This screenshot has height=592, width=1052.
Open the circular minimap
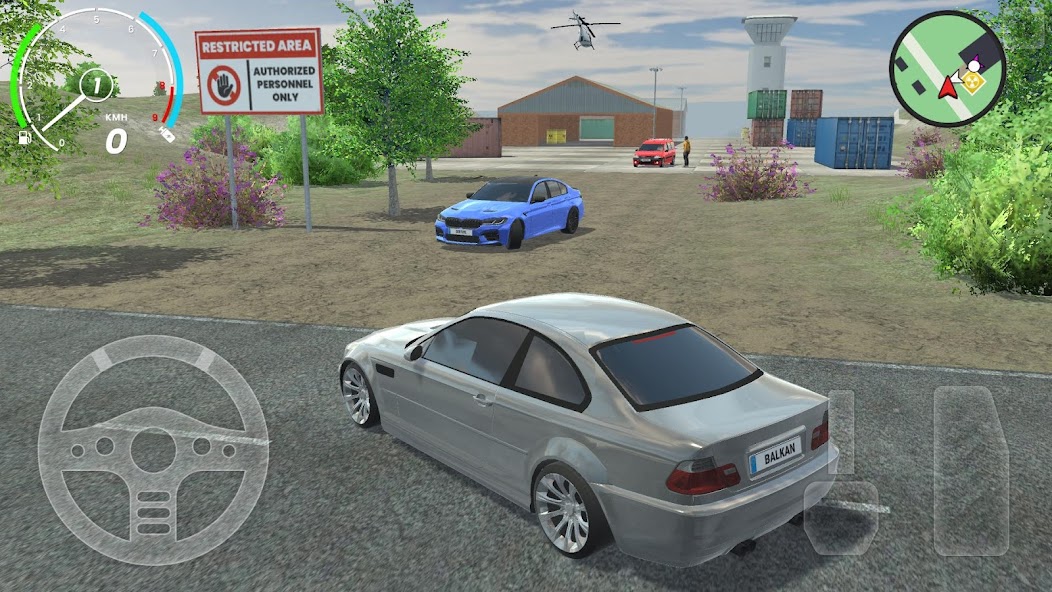point(947,69)
